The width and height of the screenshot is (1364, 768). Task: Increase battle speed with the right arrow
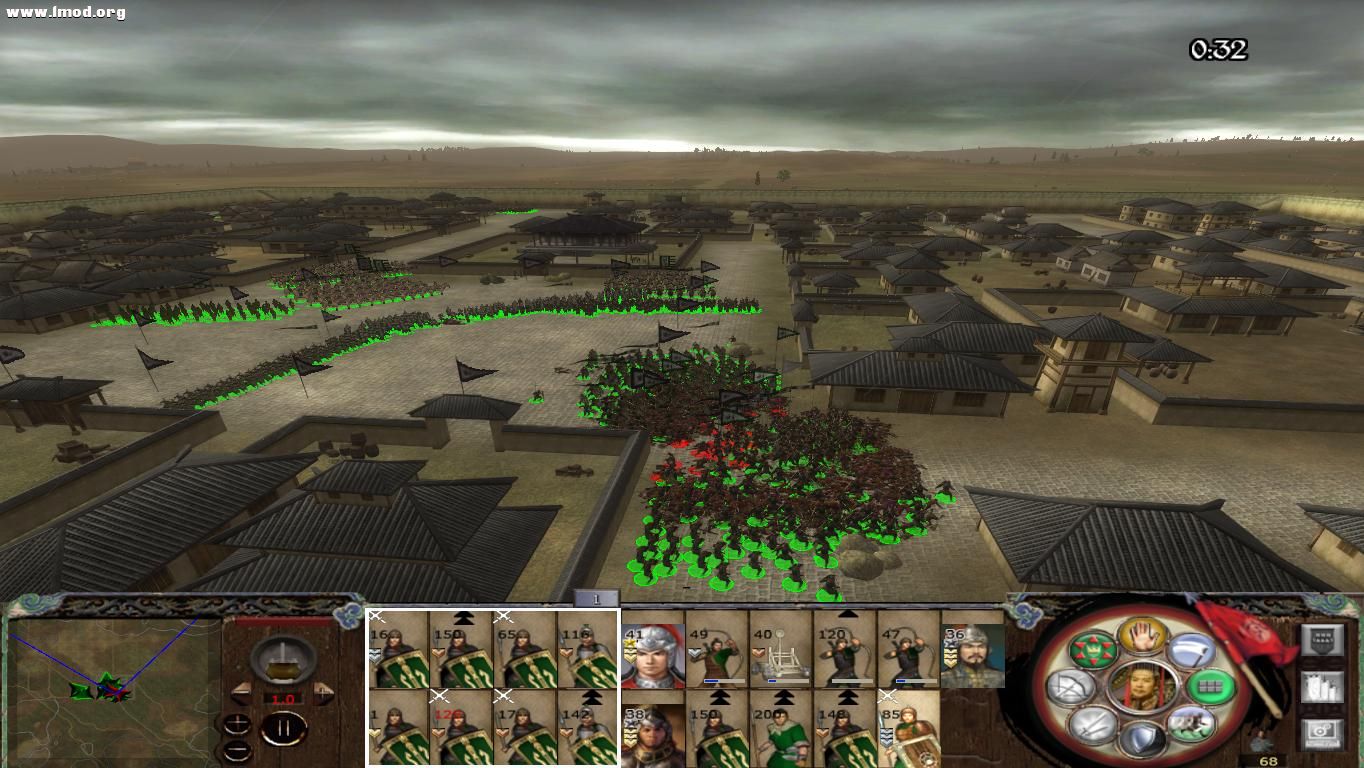323,692
